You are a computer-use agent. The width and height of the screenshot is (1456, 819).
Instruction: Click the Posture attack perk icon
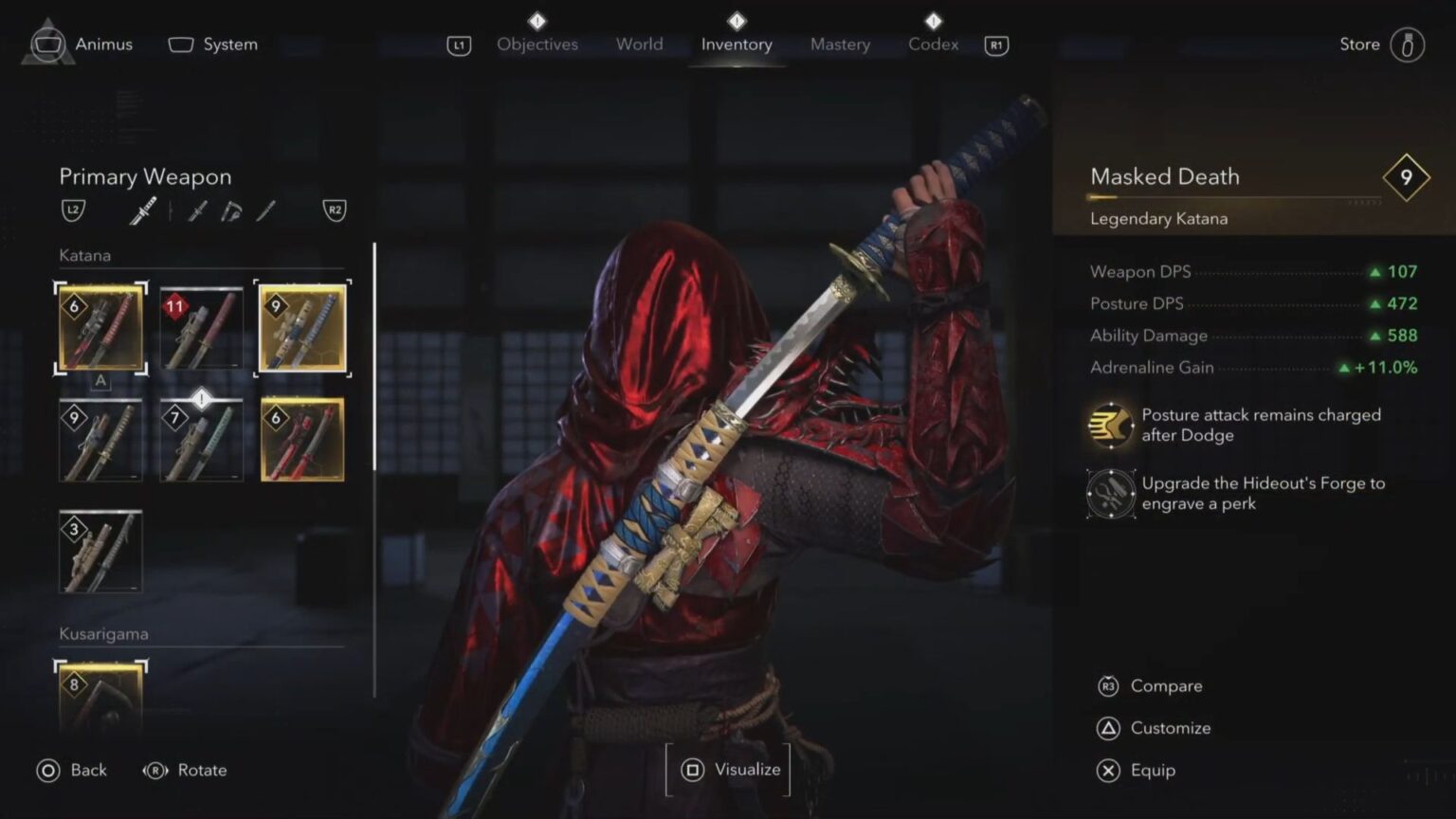[1109, 425]
